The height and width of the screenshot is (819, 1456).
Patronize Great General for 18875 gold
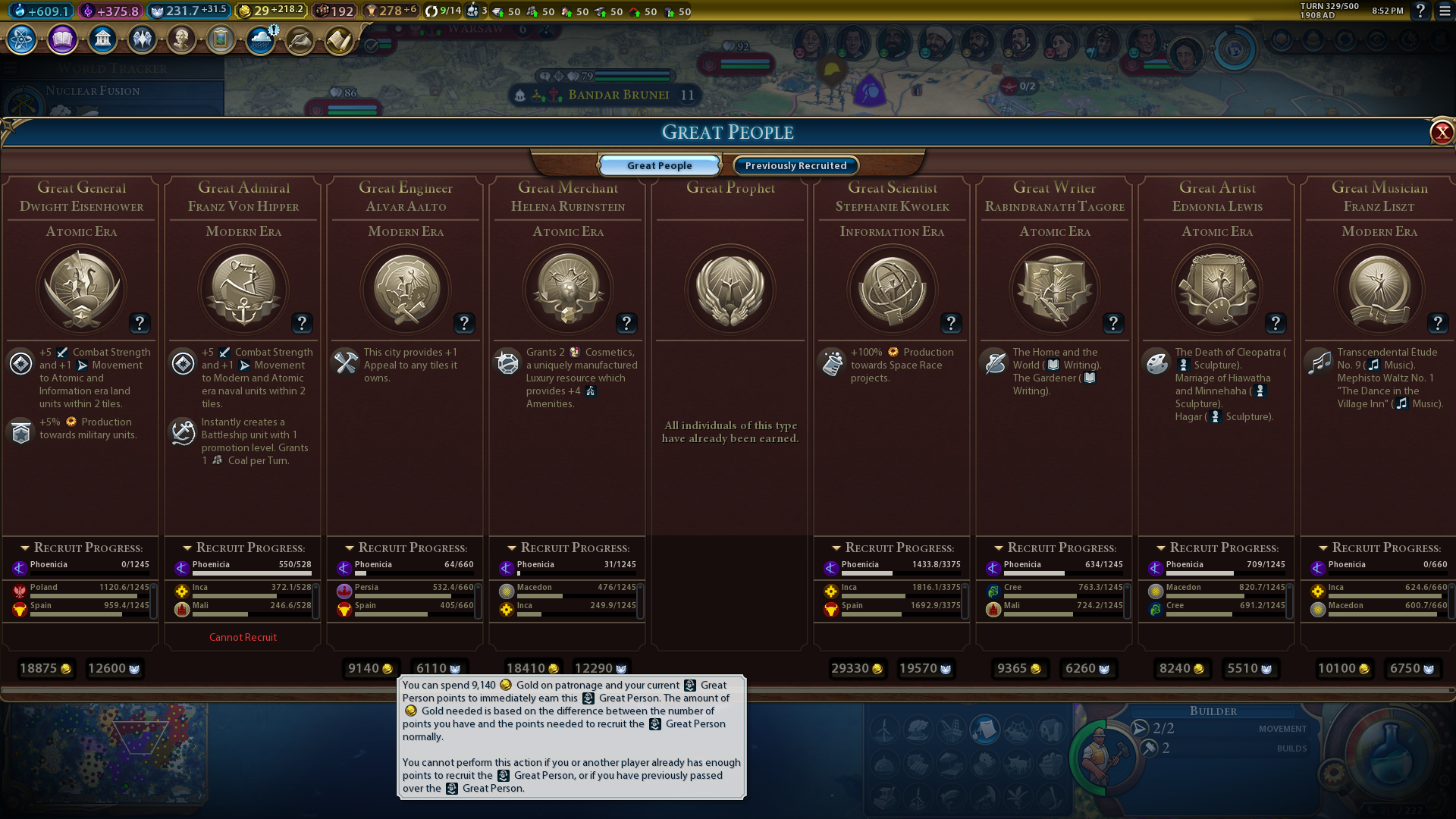[x=45, y=668]
